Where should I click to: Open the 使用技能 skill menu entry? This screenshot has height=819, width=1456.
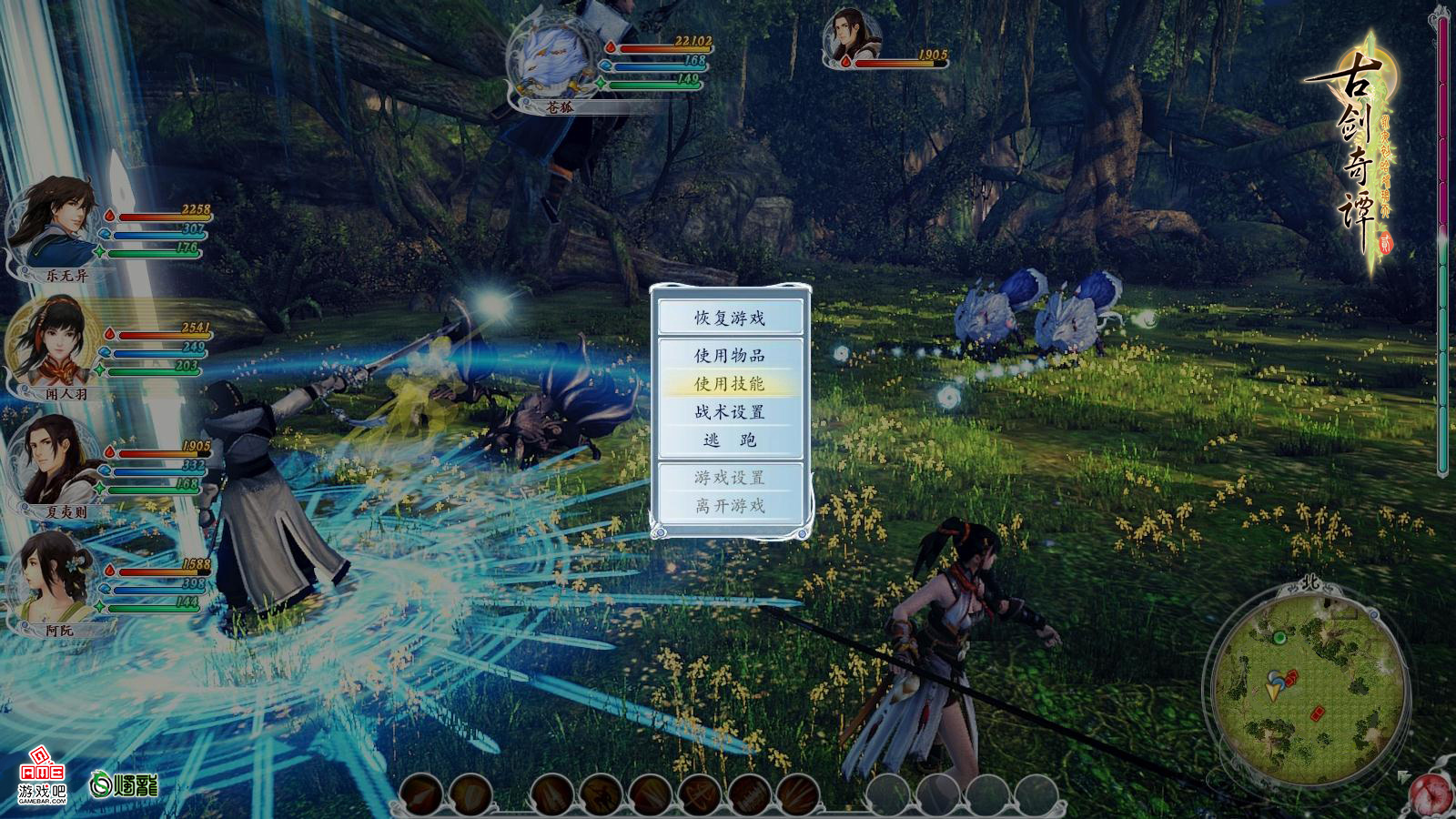pos(730,383)
